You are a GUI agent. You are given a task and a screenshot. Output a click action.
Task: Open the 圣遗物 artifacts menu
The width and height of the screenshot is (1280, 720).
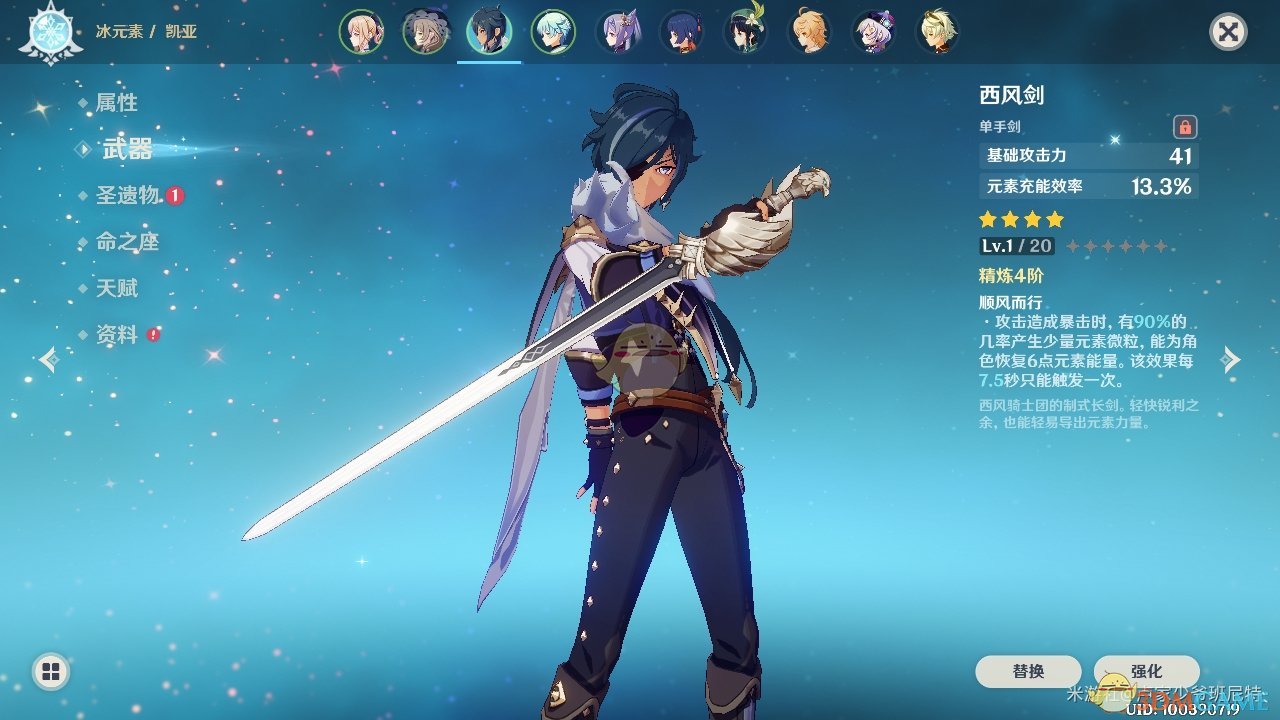(128, 195)
